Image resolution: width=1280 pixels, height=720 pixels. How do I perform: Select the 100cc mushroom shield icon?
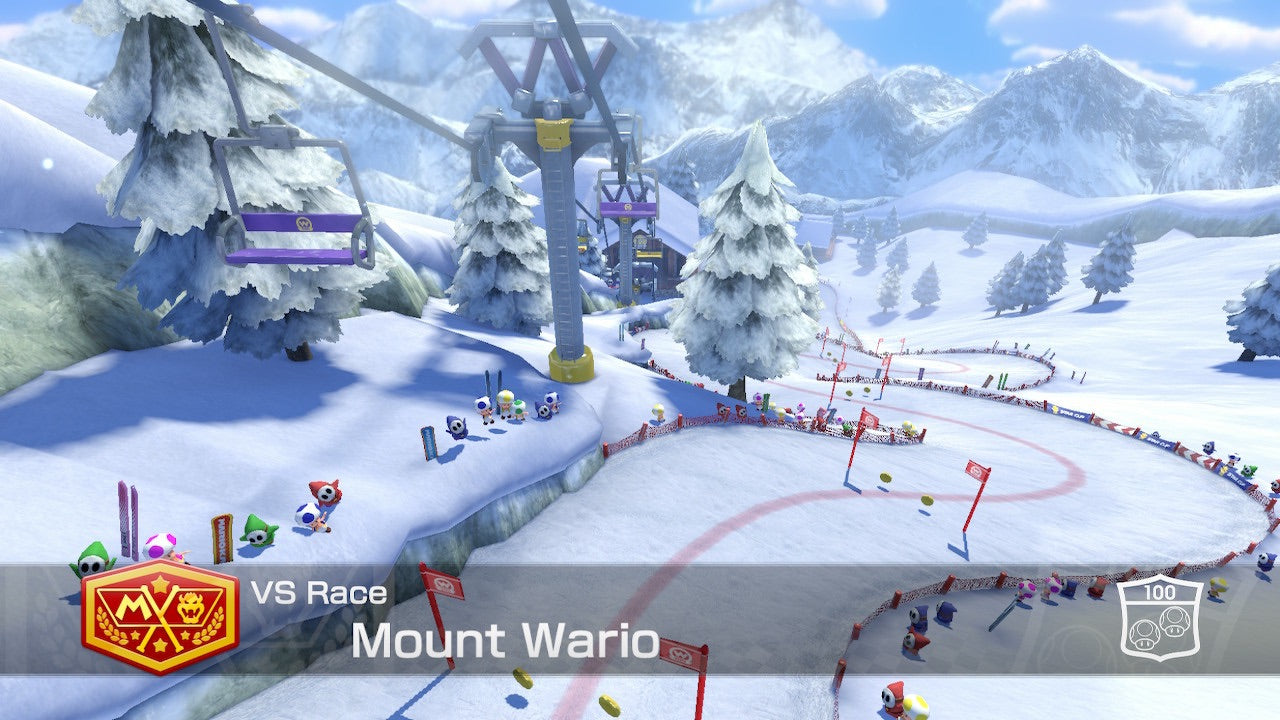tap(1160, 617)
